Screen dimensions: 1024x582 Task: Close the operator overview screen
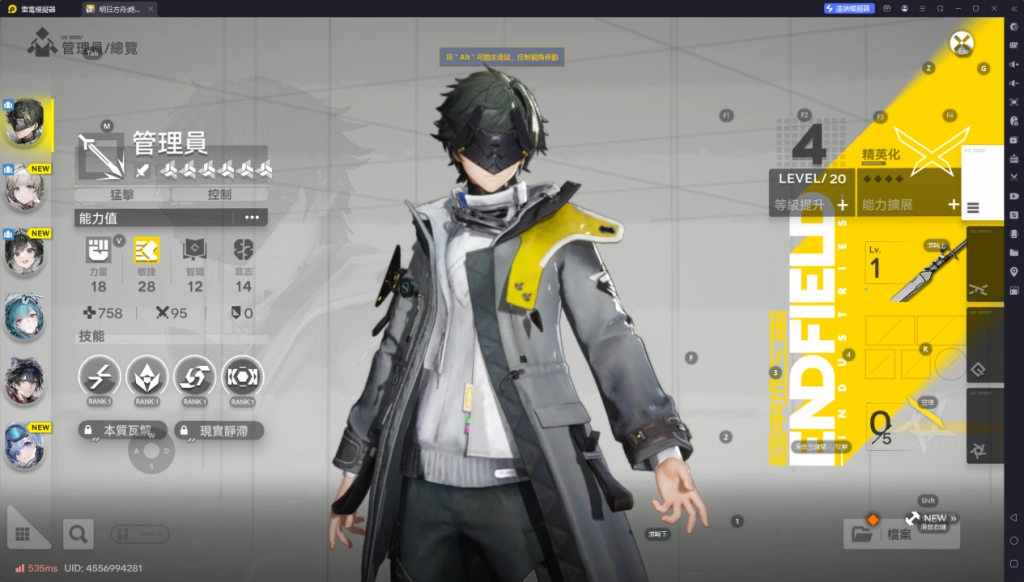(962, 44)
